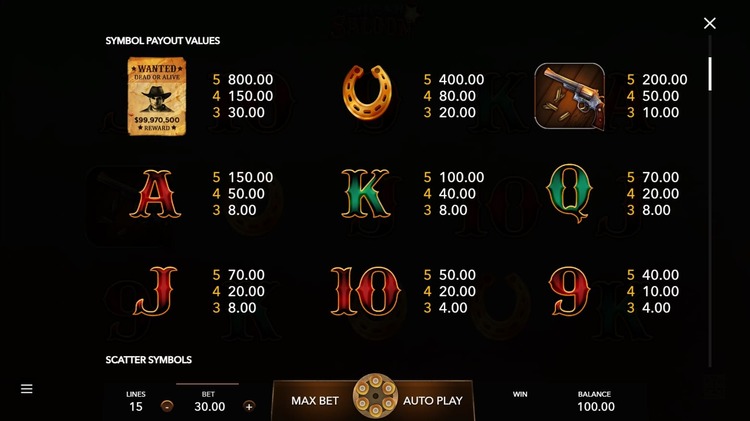Click the paytable scrollbar
Viewport: 750px width, 421px height.
pyautogui.click(x=710, y=75)
